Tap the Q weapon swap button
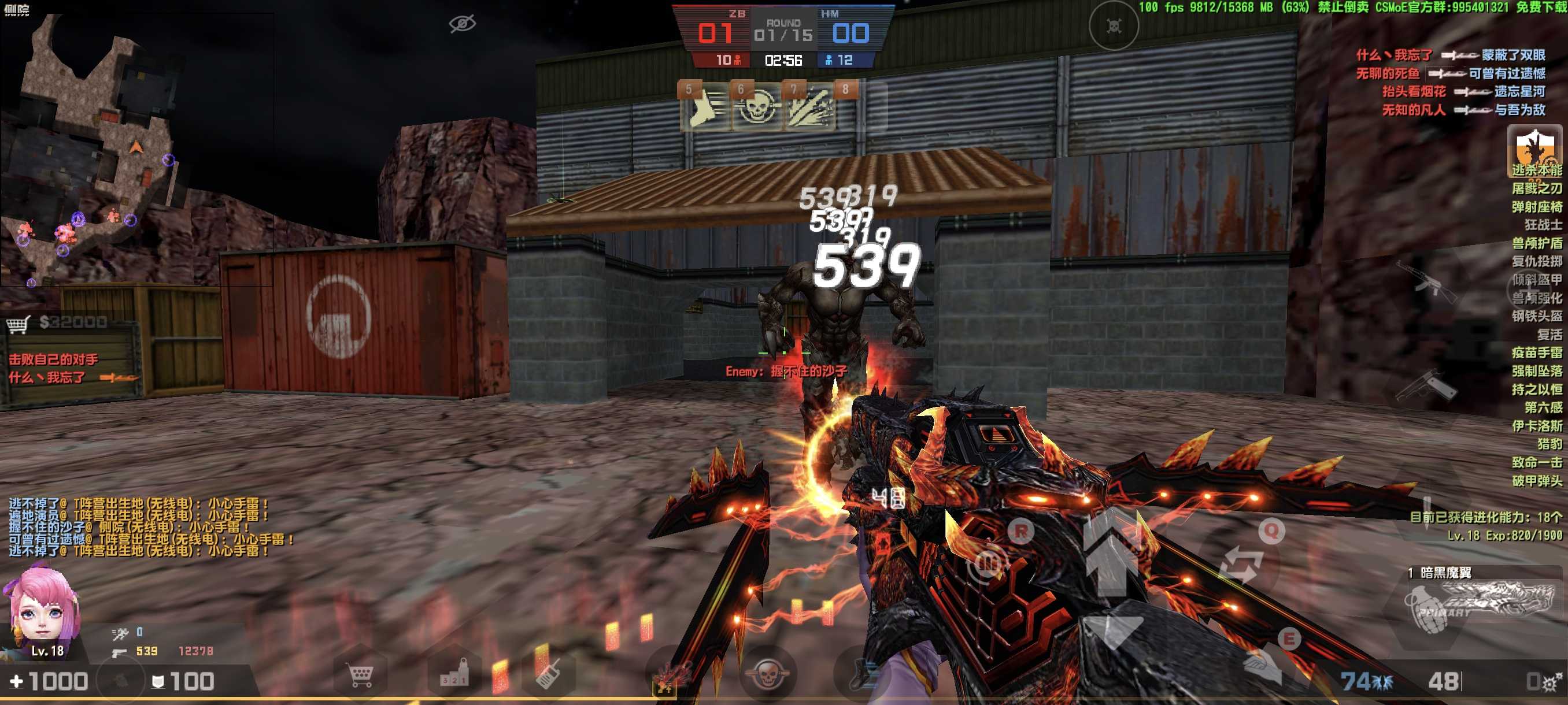Image resolution: width=1568 pixels, height=705 pixels. (1271, 532)
